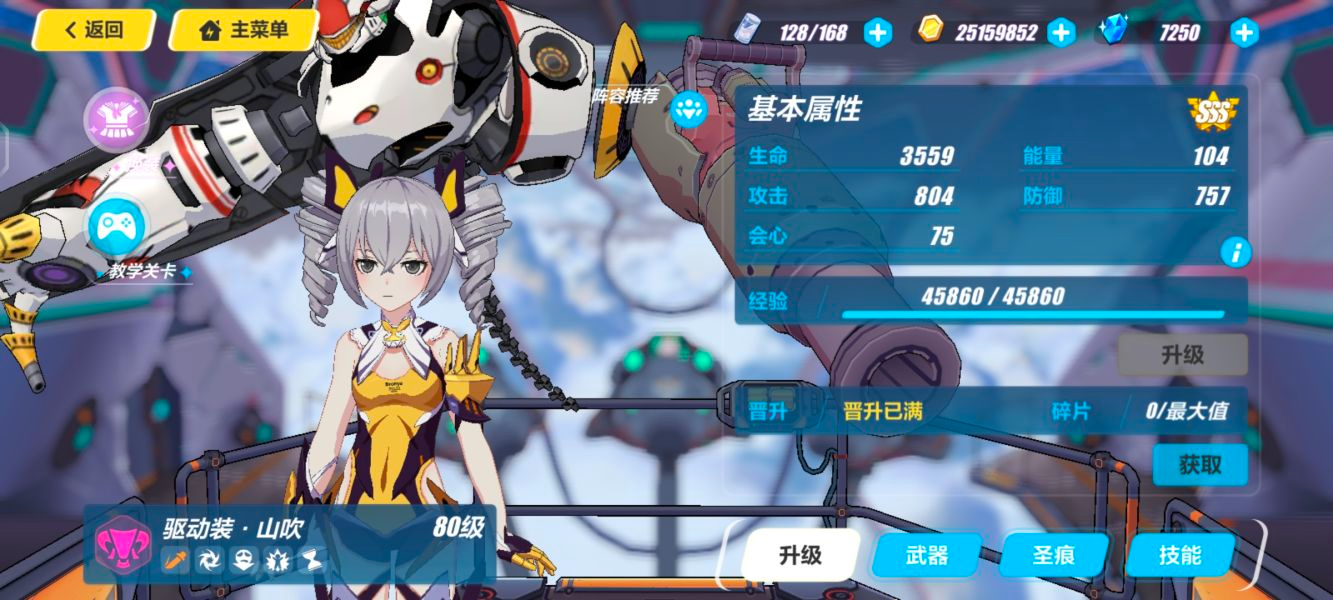Switch to the 武器 weapon tab

click(x=926, y=555)
